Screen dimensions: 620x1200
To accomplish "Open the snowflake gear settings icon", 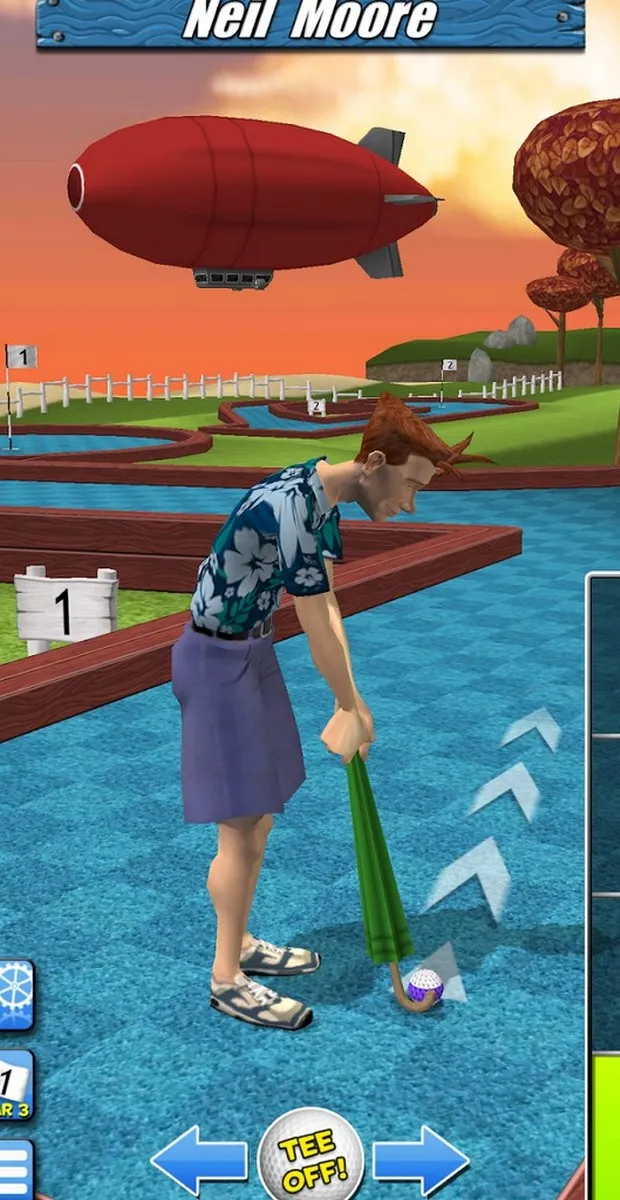I will [x=15, y=995].
